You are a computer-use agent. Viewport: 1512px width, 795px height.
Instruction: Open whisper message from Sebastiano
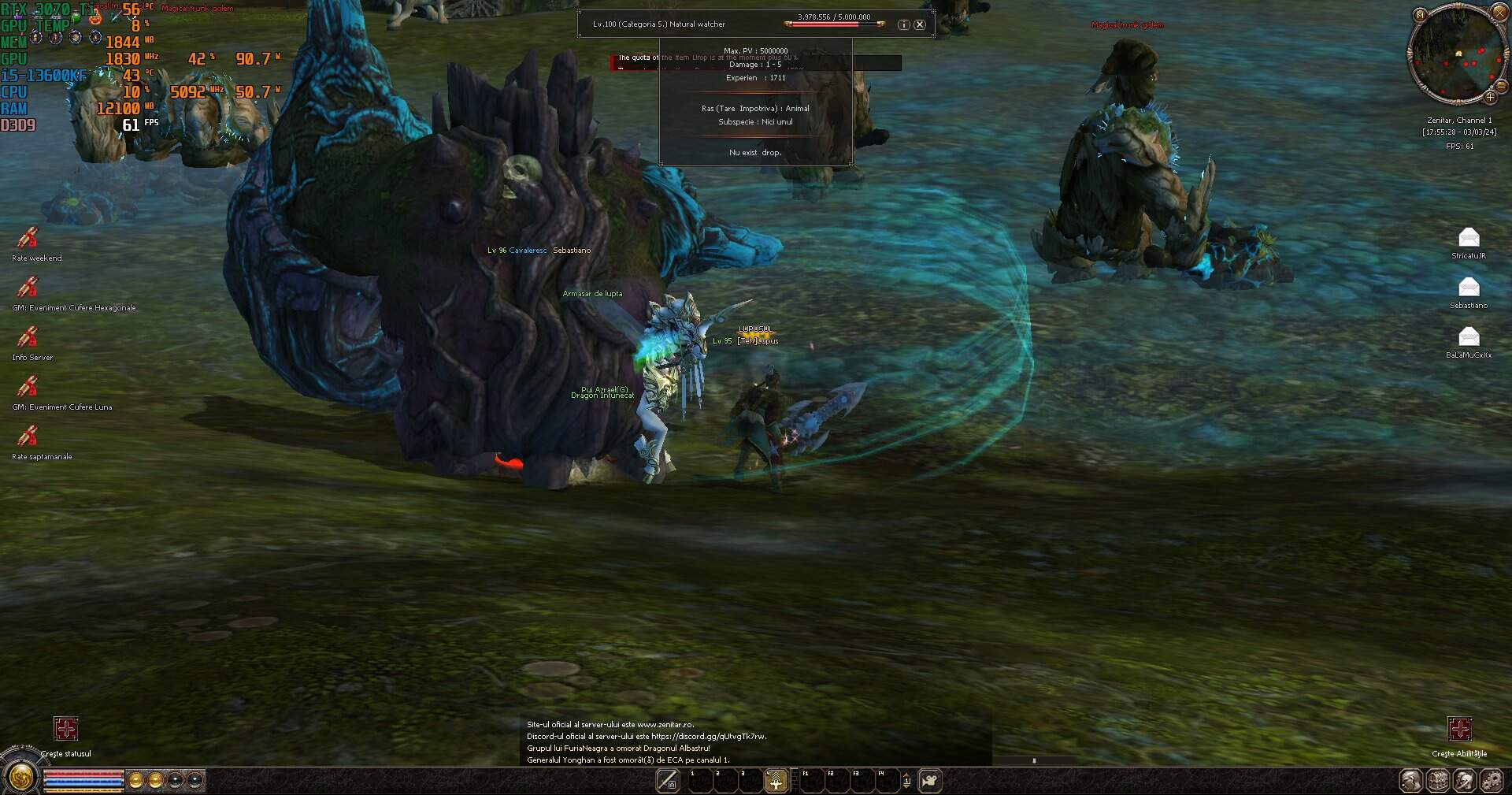tap(1469, 287)
